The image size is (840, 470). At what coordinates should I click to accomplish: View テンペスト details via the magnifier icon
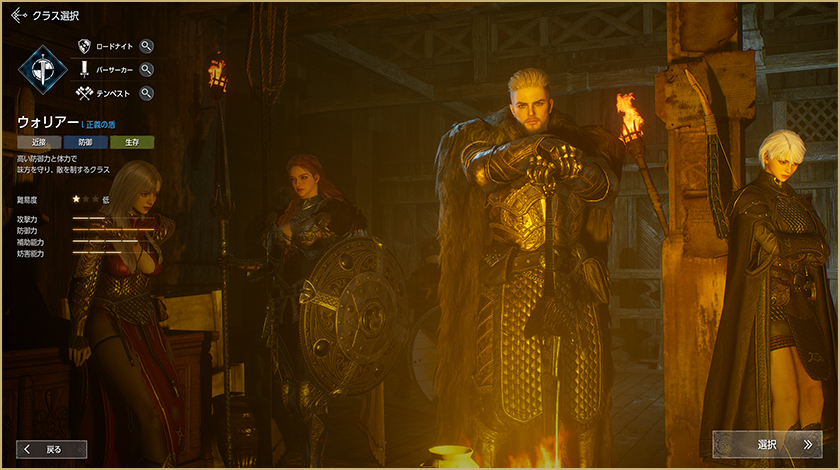pos(147,94)
